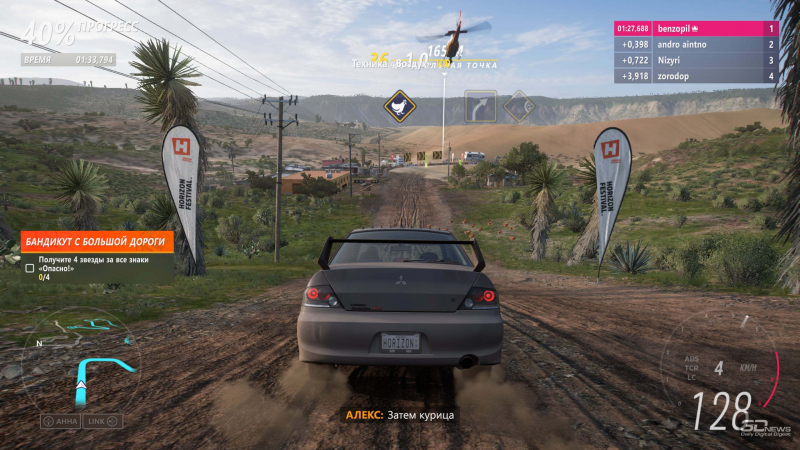Choose the Nizyri leaderboard entry
Screen dimensions: 800x450
point(695,60)
